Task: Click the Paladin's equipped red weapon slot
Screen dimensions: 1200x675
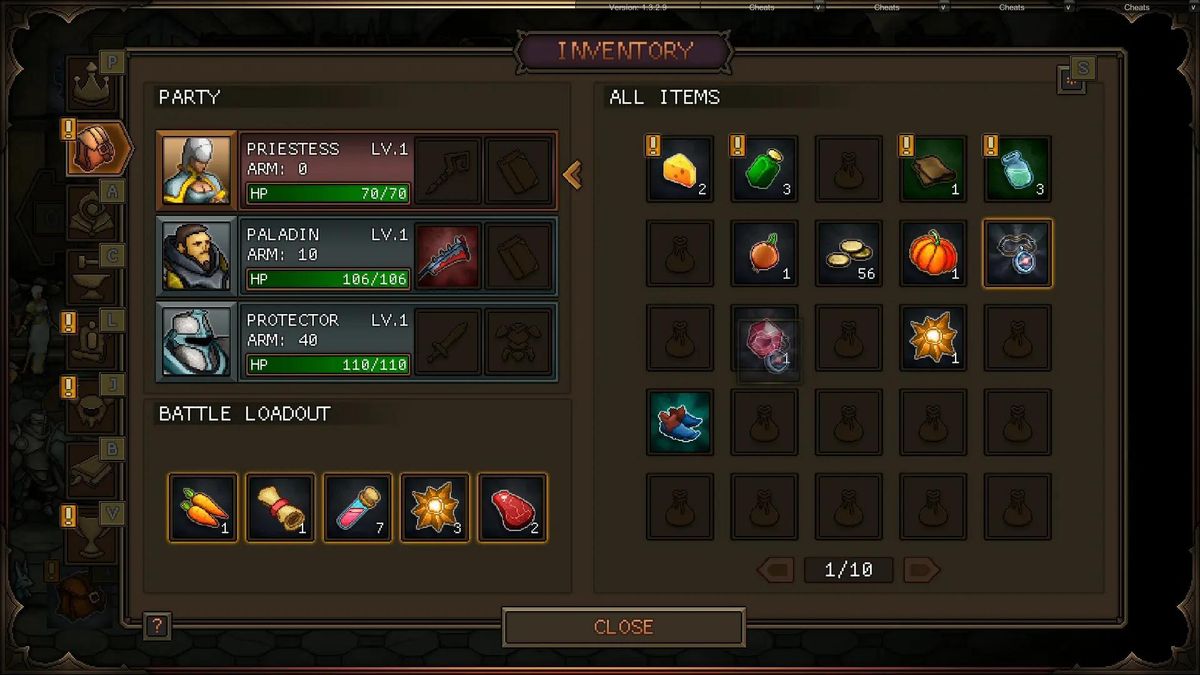Action: click(447, 256)
